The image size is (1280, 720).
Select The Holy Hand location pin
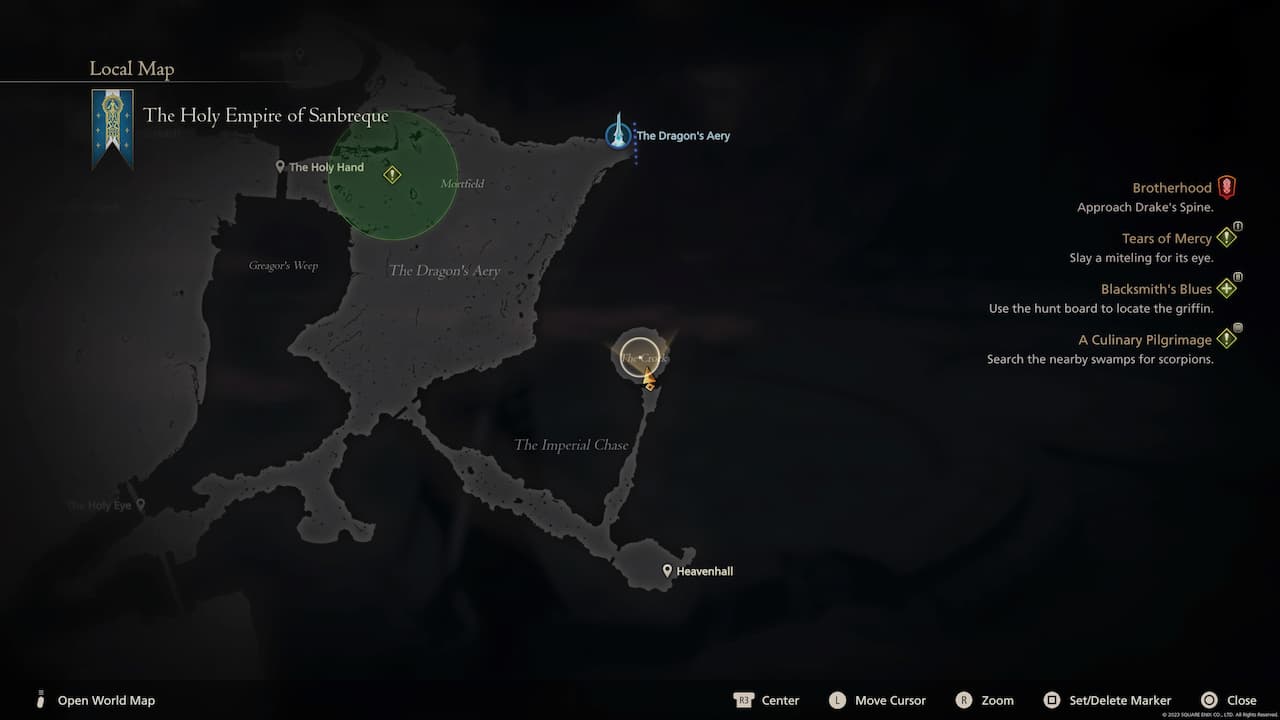[280, 166]
